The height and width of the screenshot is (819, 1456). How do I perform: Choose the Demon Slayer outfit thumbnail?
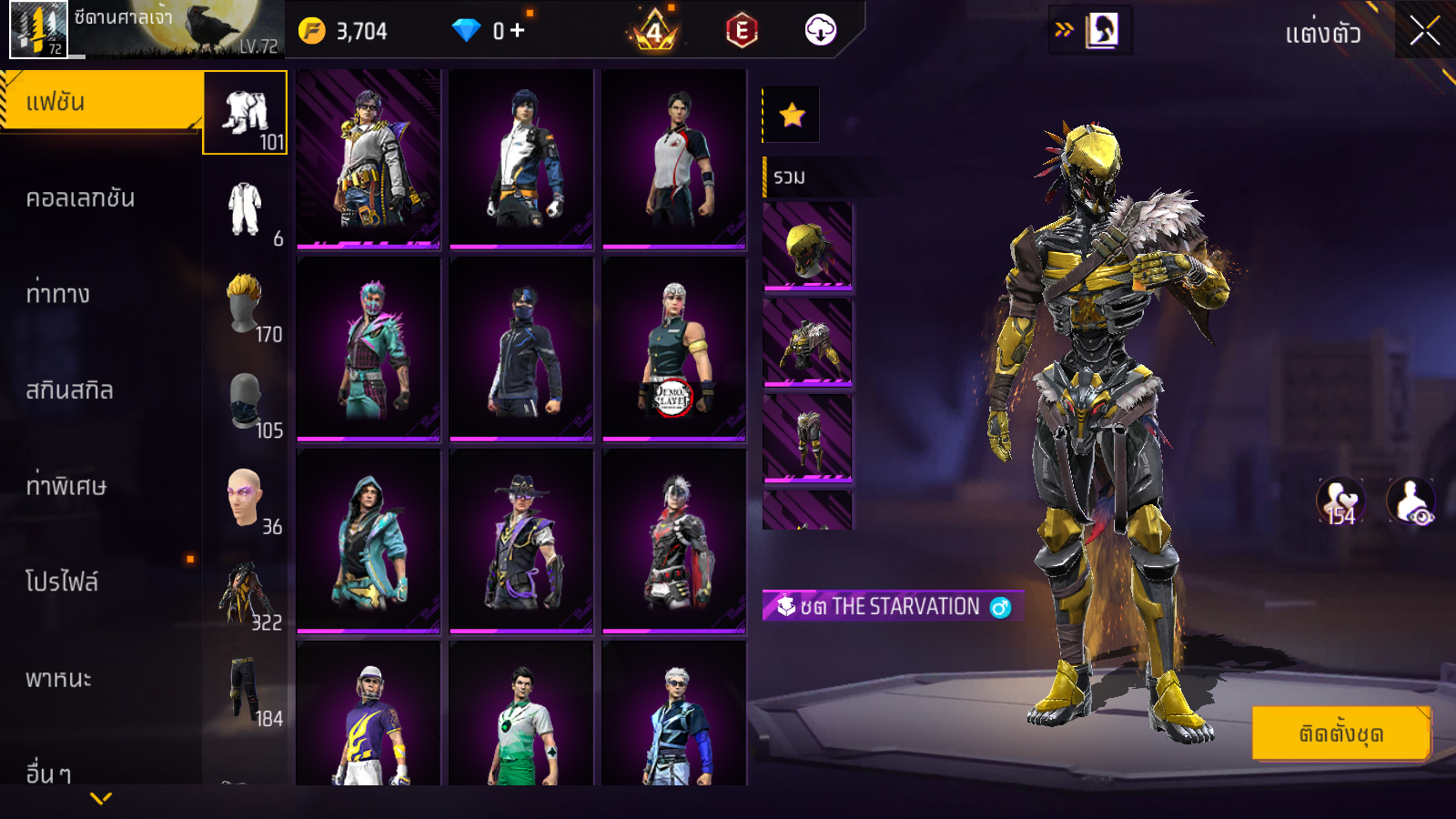[673, 350]
